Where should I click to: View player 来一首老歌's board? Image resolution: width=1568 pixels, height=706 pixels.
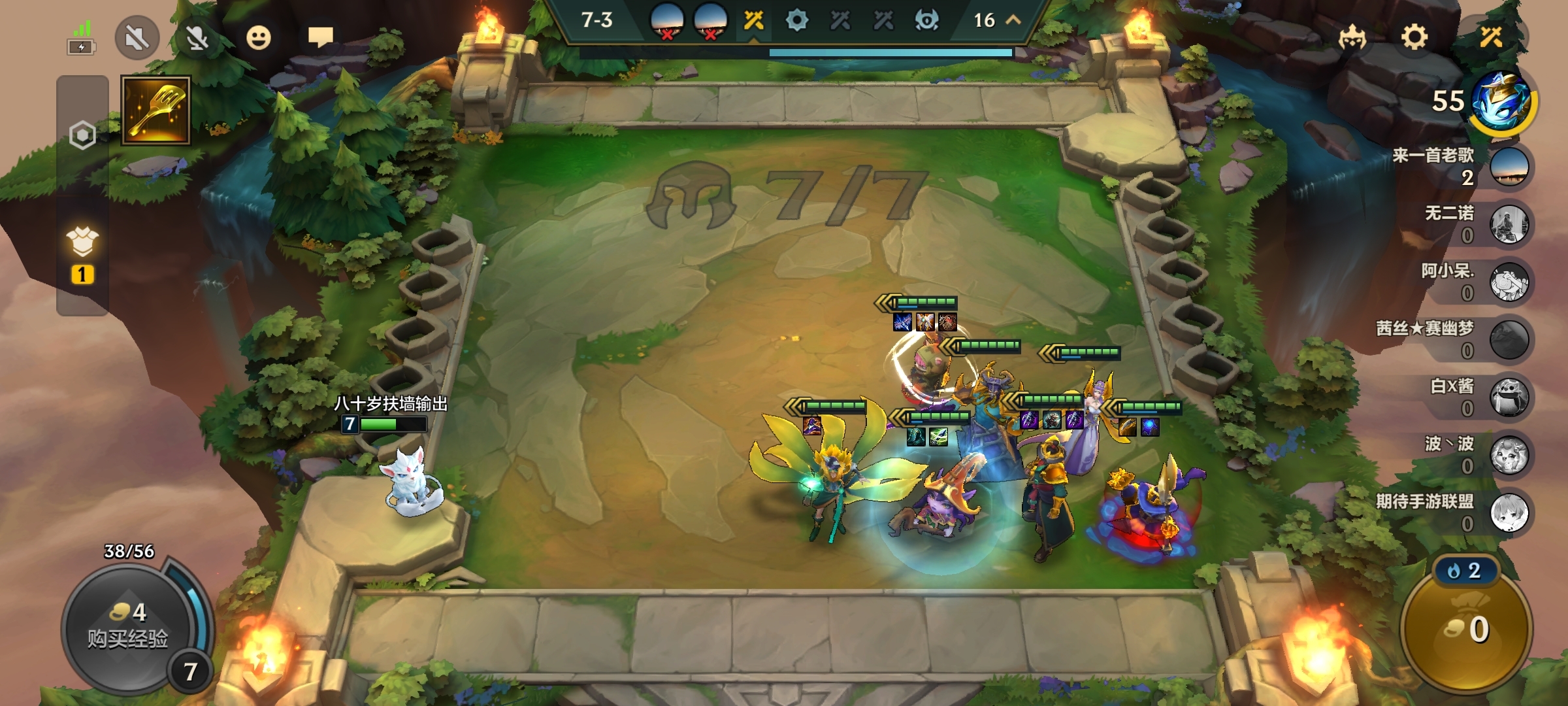point(1509,166)
